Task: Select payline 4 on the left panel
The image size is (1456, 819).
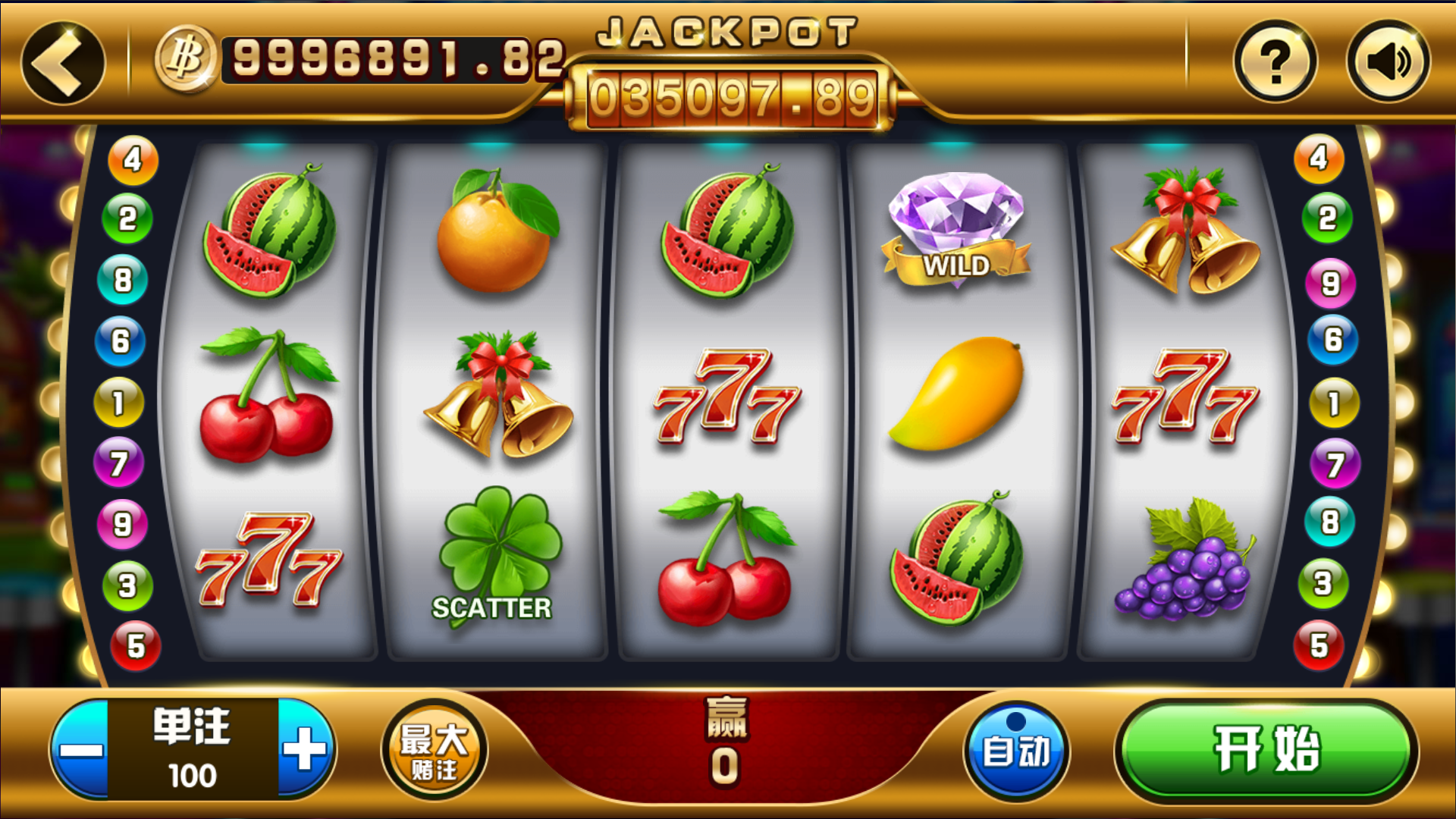Action: pos(129,159)
